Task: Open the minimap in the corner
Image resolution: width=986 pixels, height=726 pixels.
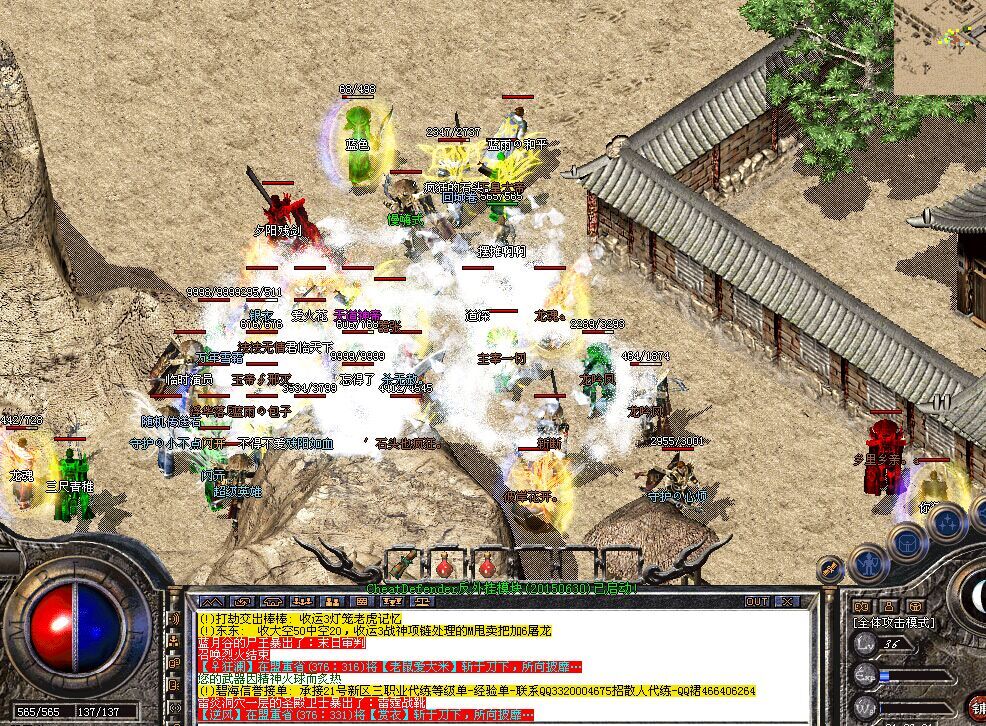Action: 940,47
